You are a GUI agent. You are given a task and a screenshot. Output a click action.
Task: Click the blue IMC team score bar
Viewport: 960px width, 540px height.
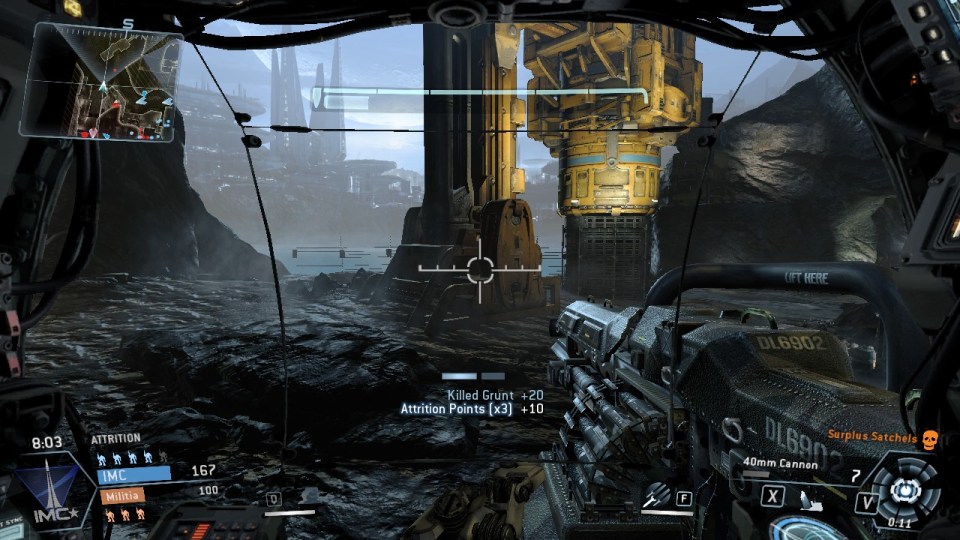134,474
